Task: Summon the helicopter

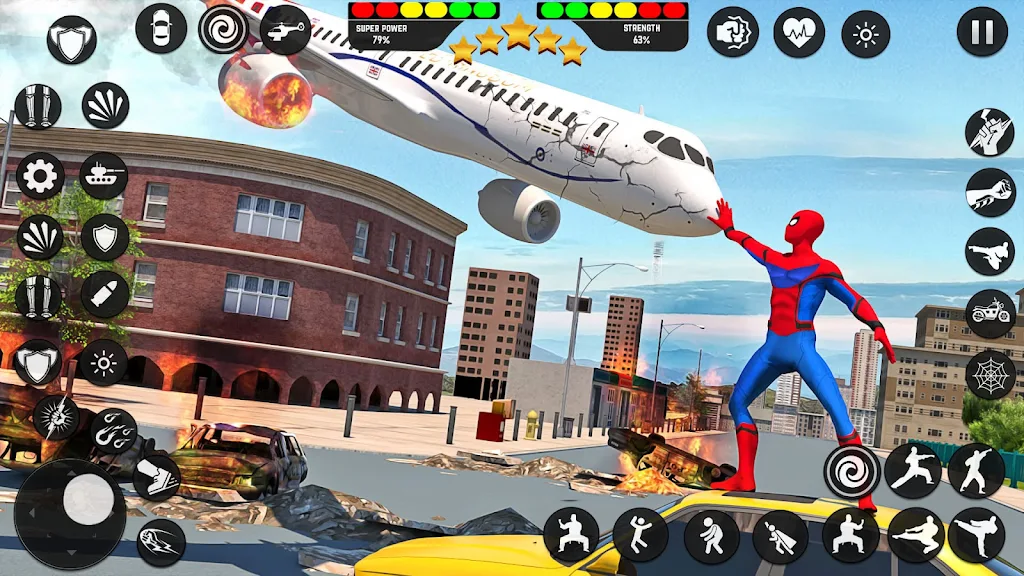Action: tap(286, 28)
